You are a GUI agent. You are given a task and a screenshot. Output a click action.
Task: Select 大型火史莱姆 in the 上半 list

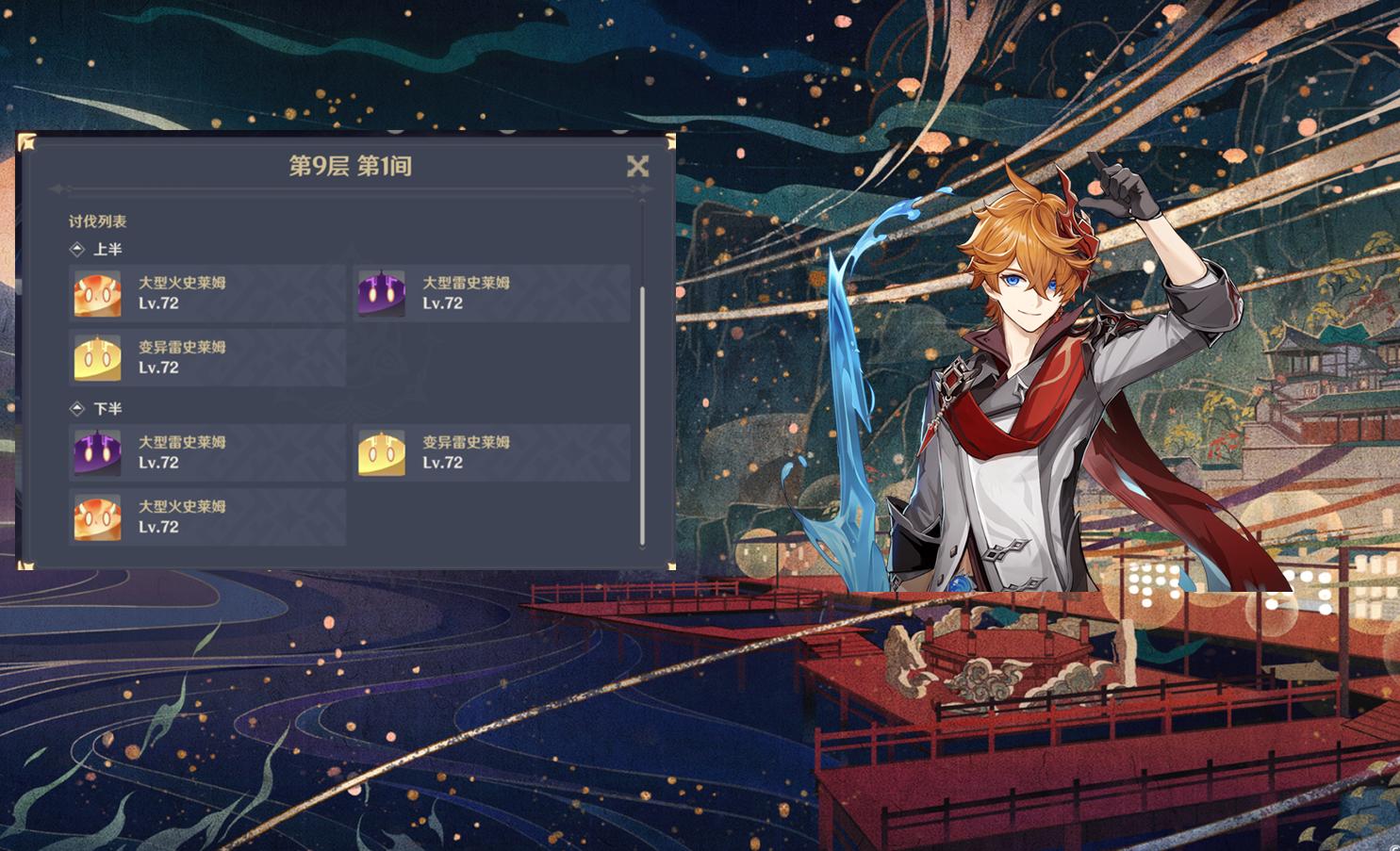pos(207,293)
